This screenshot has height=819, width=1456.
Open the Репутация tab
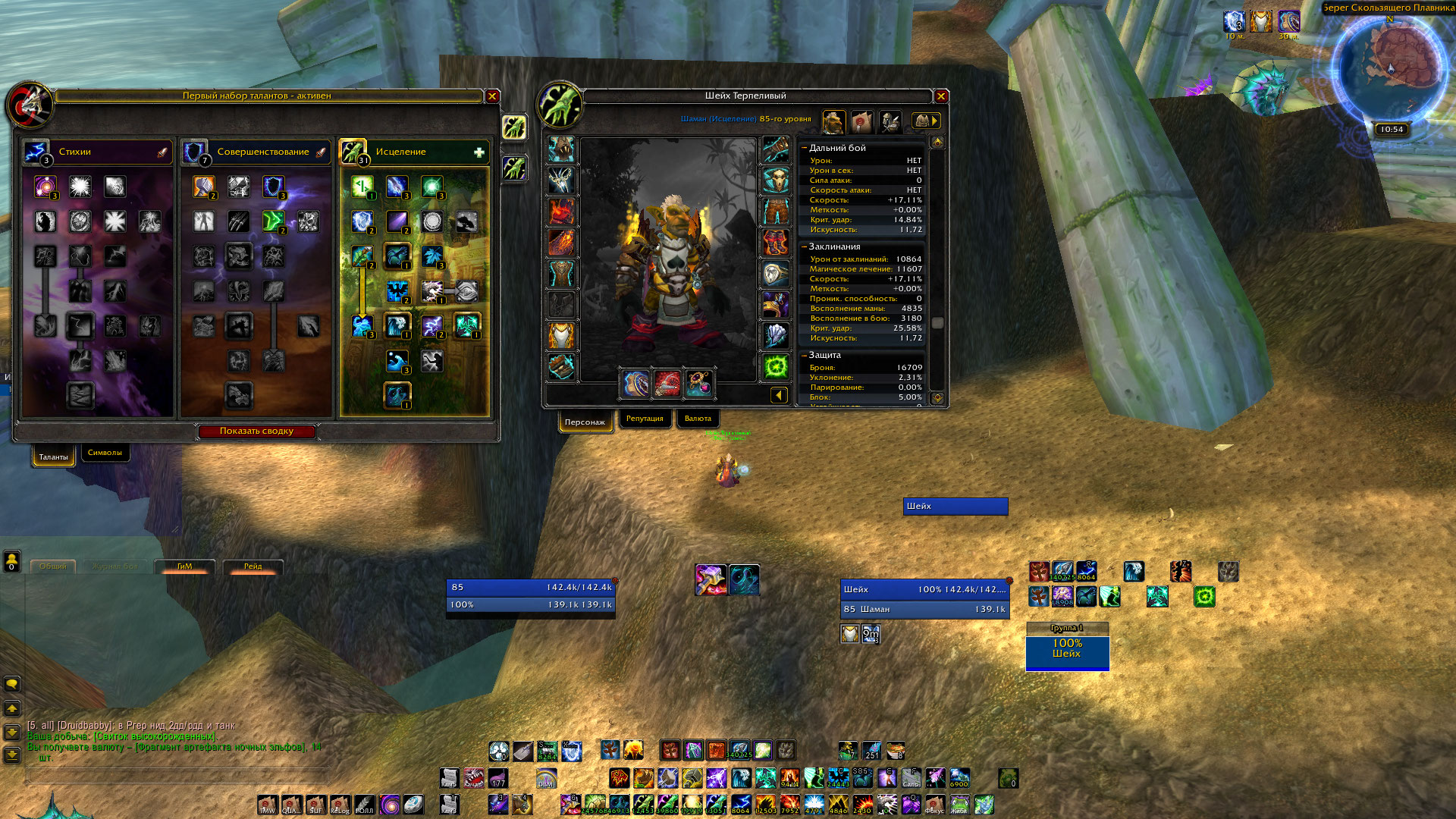(645, 419)
